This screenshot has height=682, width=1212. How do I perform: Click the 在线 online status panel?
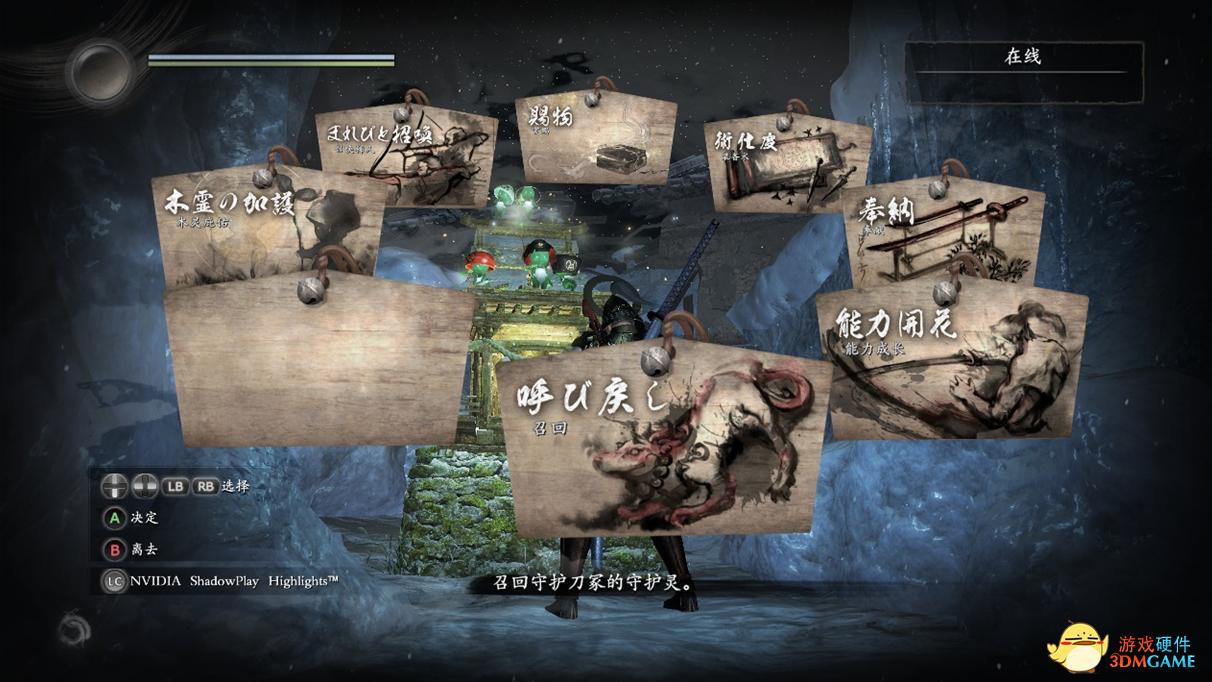click(x=1023, y=70)
